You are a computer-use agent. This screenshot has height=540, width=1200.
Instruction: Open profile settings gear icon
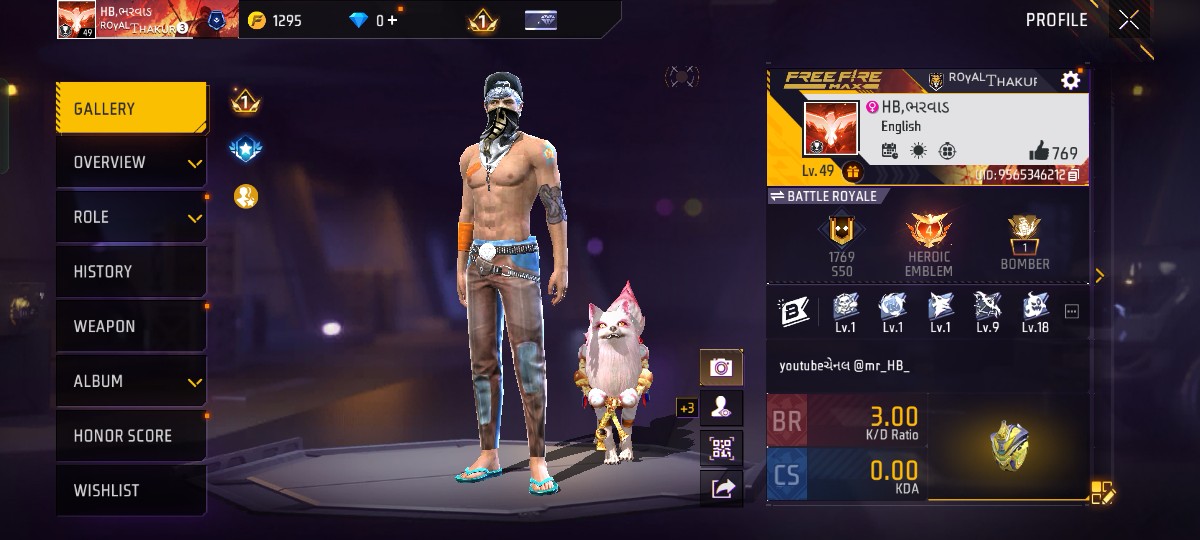[x=1071, y=81]
